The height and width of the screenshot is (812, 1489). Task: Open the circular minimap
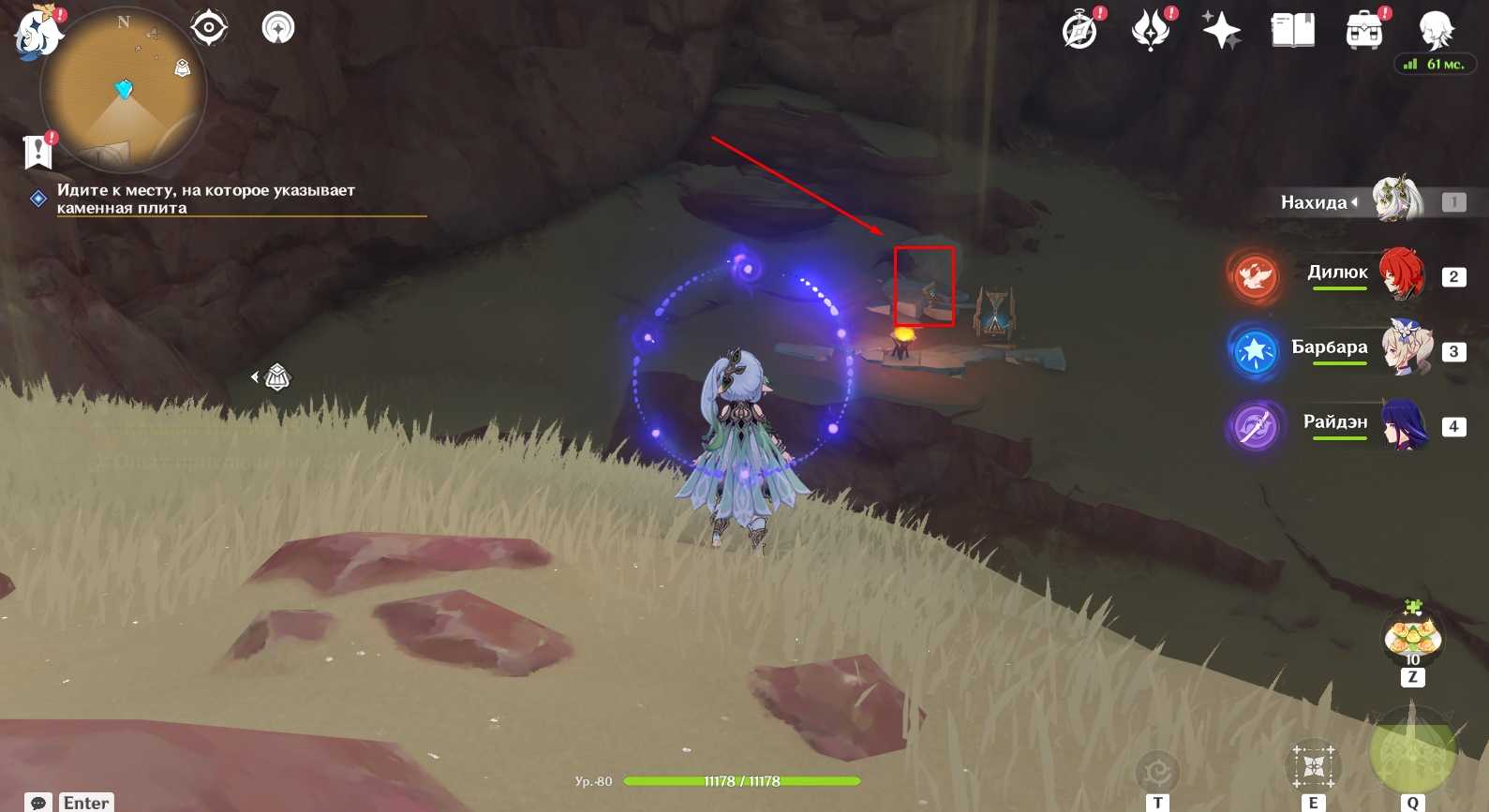click(x=123, y=91)
